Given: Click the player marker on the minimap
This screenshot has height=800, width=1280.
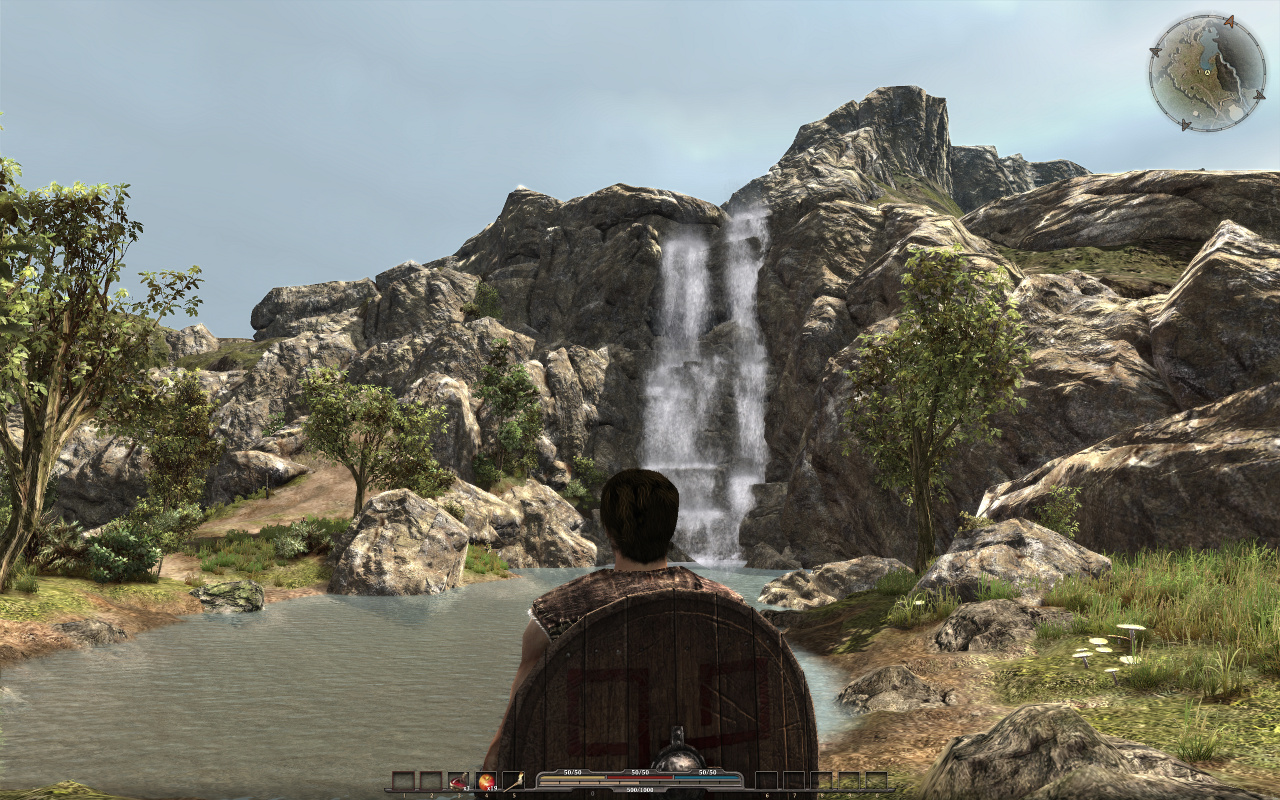Looking at the screenshot, I should [x=1207, y=72].
